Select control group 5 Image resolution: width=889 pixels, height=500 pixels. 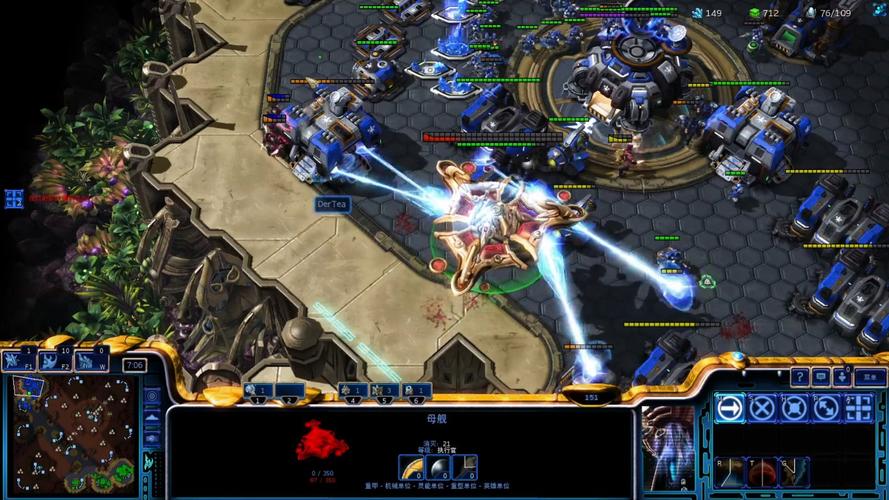click(385, 390)
